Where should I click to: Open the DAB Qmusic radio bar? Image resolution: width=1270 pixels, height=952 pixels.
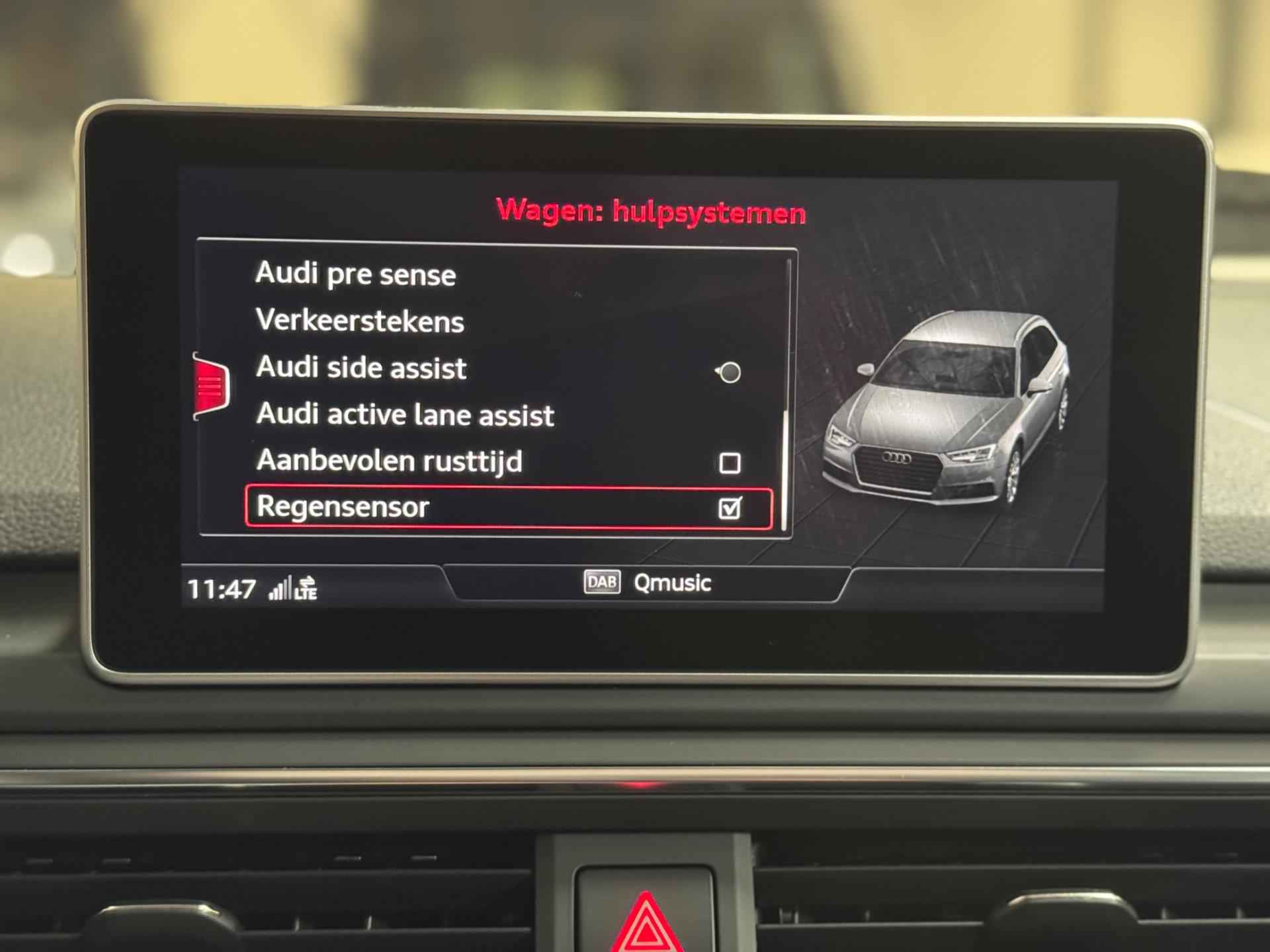[647, 583]
